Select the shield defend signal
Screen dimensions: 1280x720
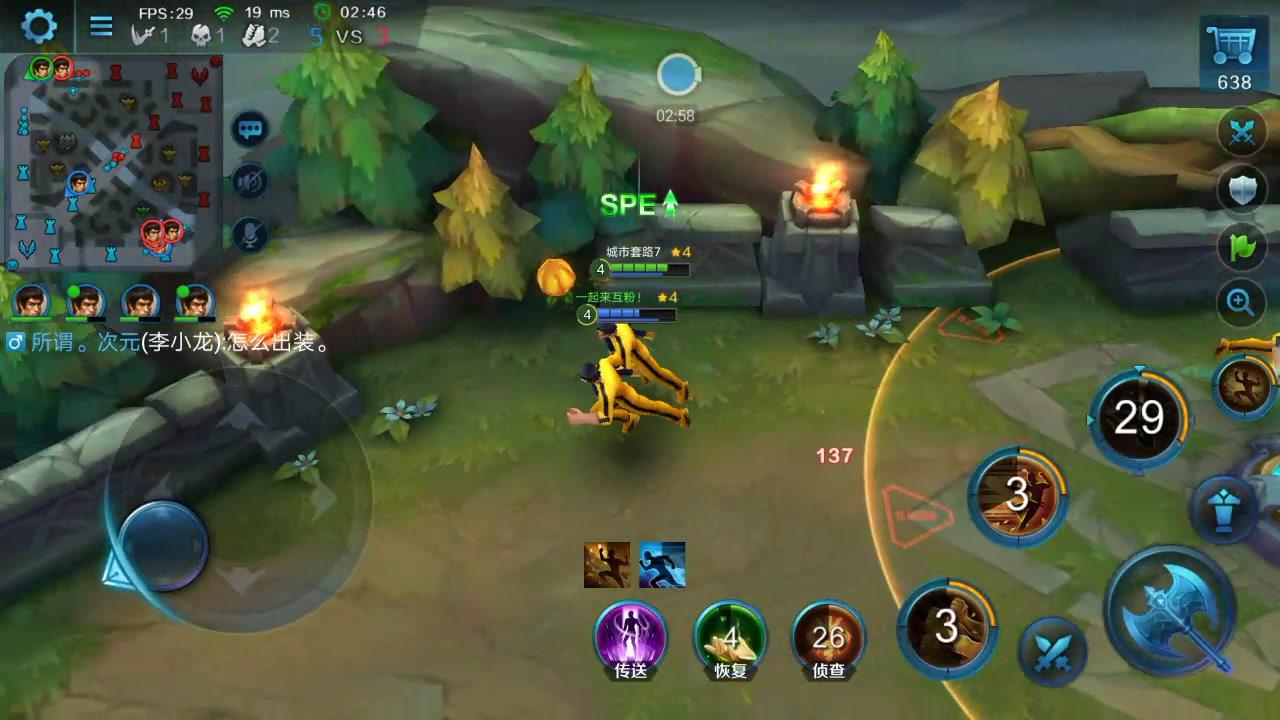click(1241, 189)
